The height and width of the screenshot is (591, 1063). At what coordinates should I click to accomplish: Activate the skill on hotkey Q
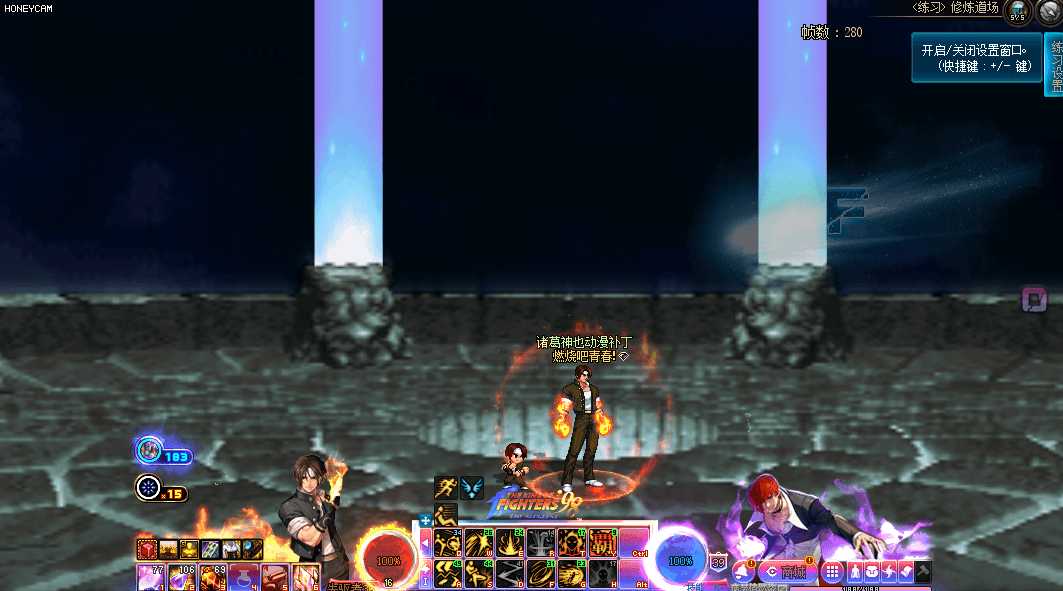point(446,543)
